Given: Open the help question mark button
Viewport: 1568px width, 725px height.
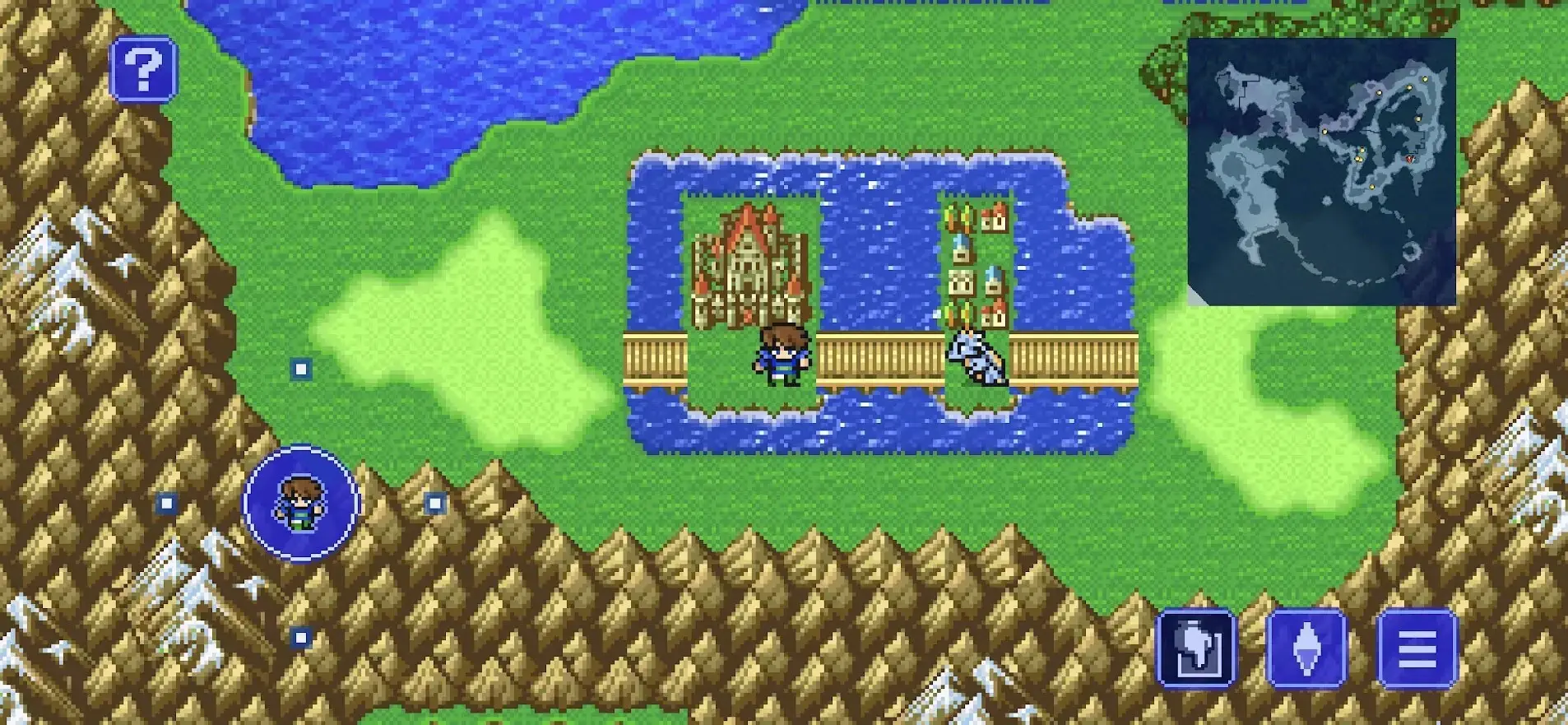Looking at the screenshot, I should [144, 69].
